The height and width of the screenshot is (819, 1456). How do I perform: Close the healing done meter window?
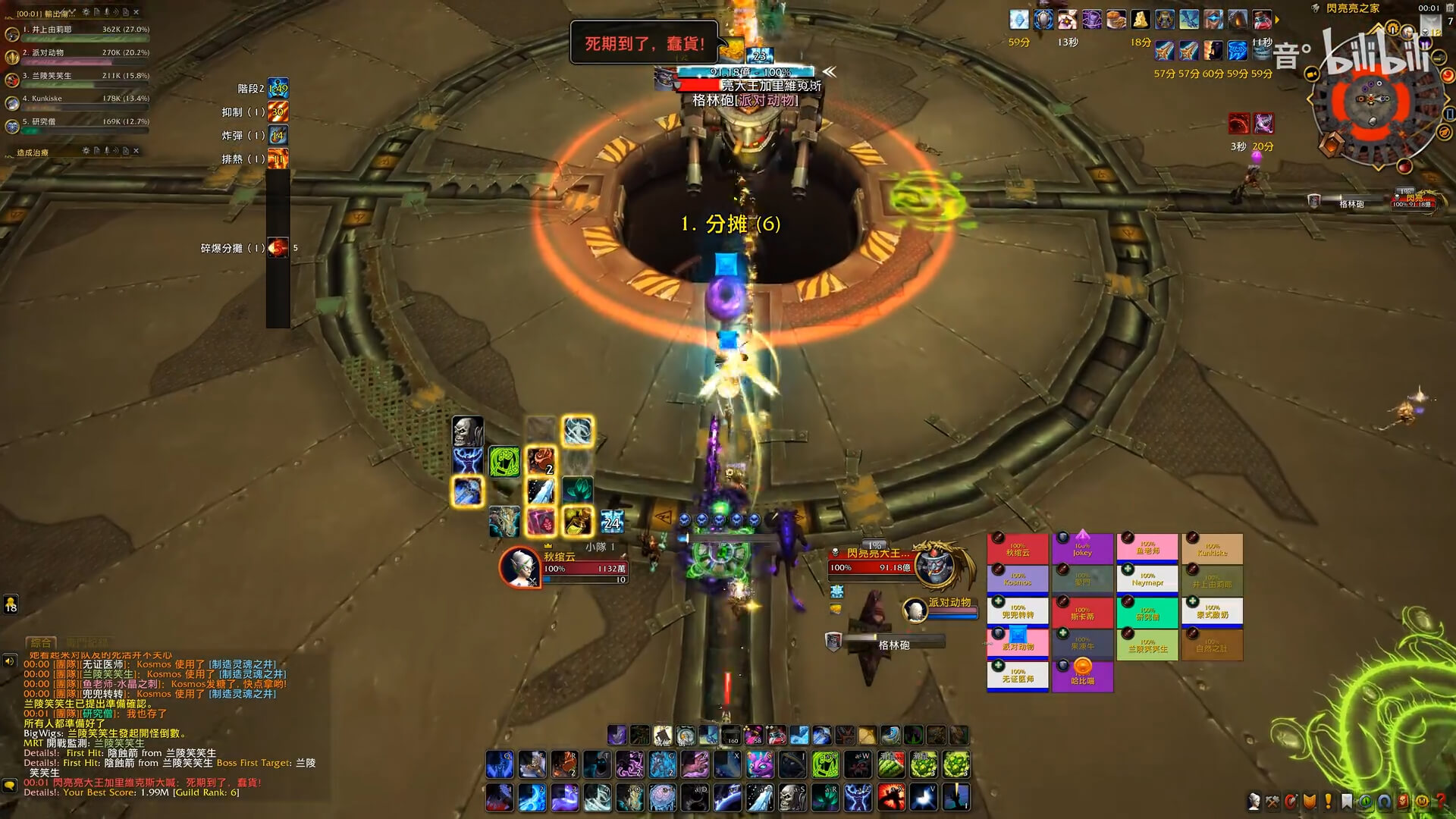click(136, 151)
